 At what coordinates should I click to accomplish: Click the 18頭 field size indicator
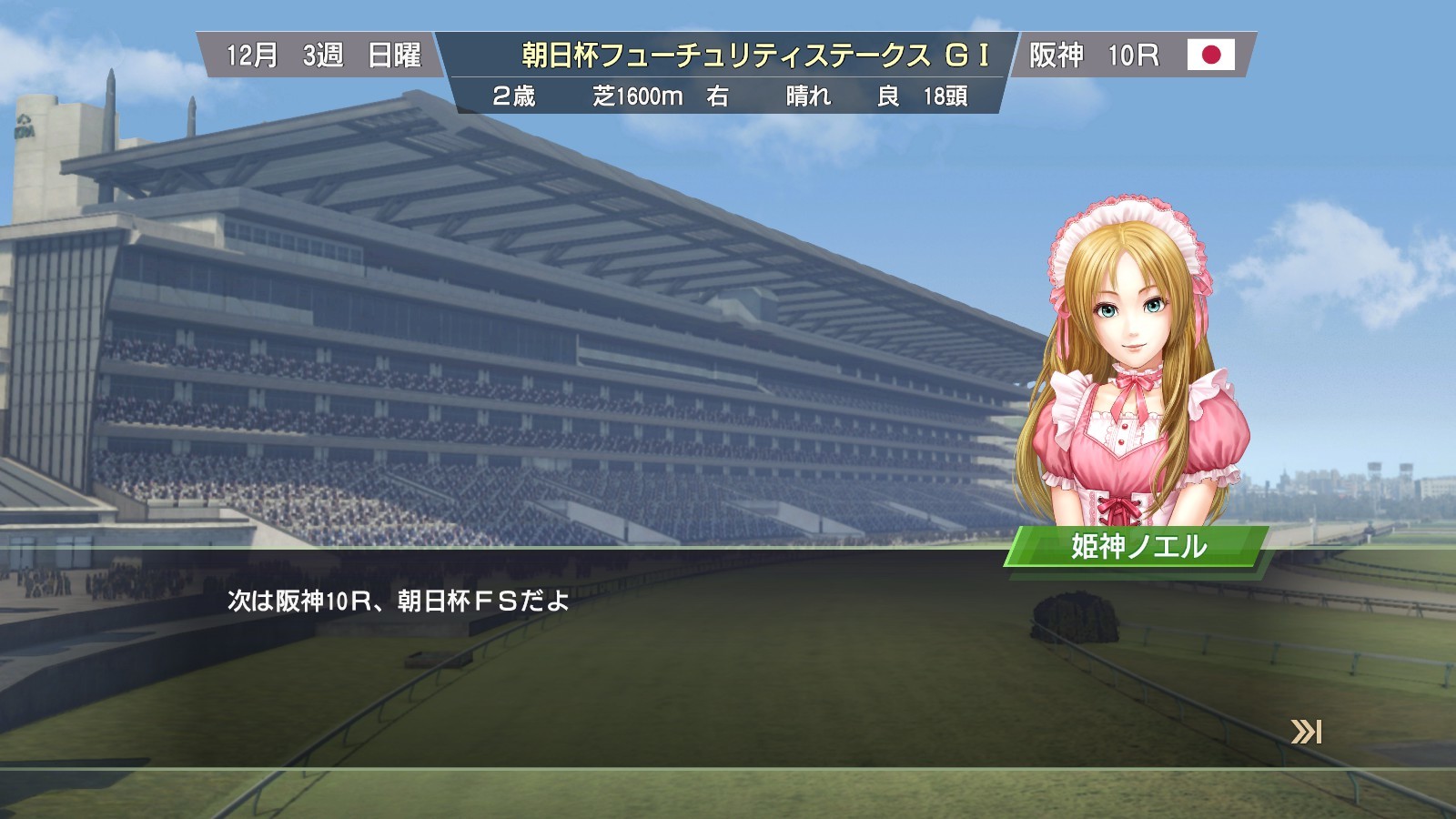(948, 96)
